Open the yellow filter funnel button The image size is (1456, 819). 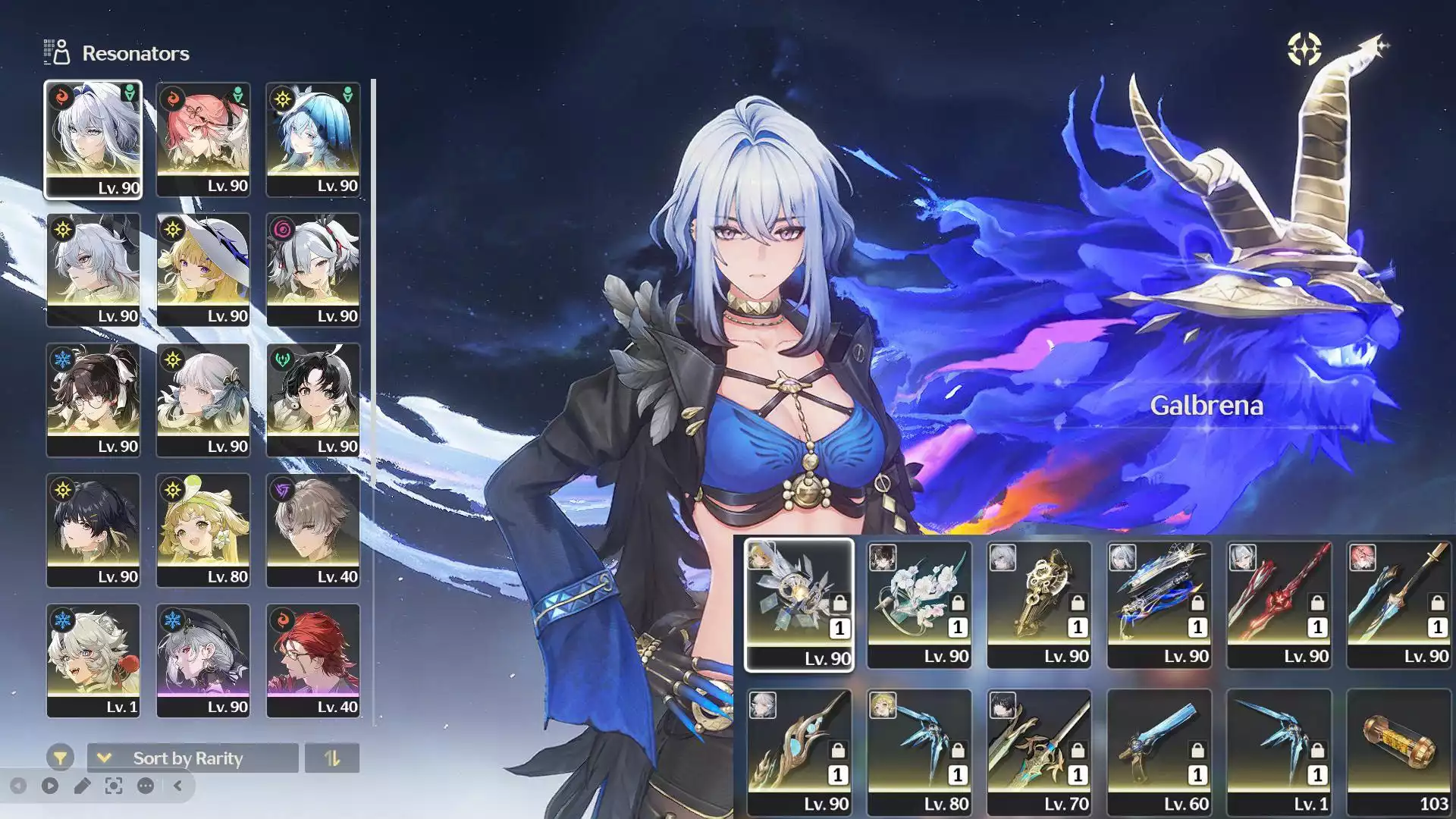click(60, 758)
